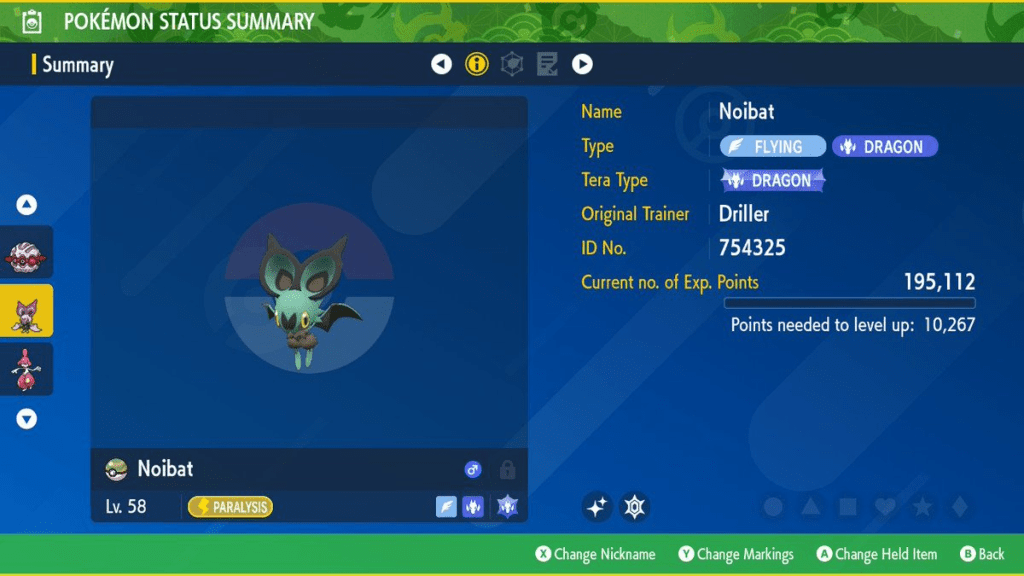Select the highlighted Noibat party thumbnail

(27, 312)
